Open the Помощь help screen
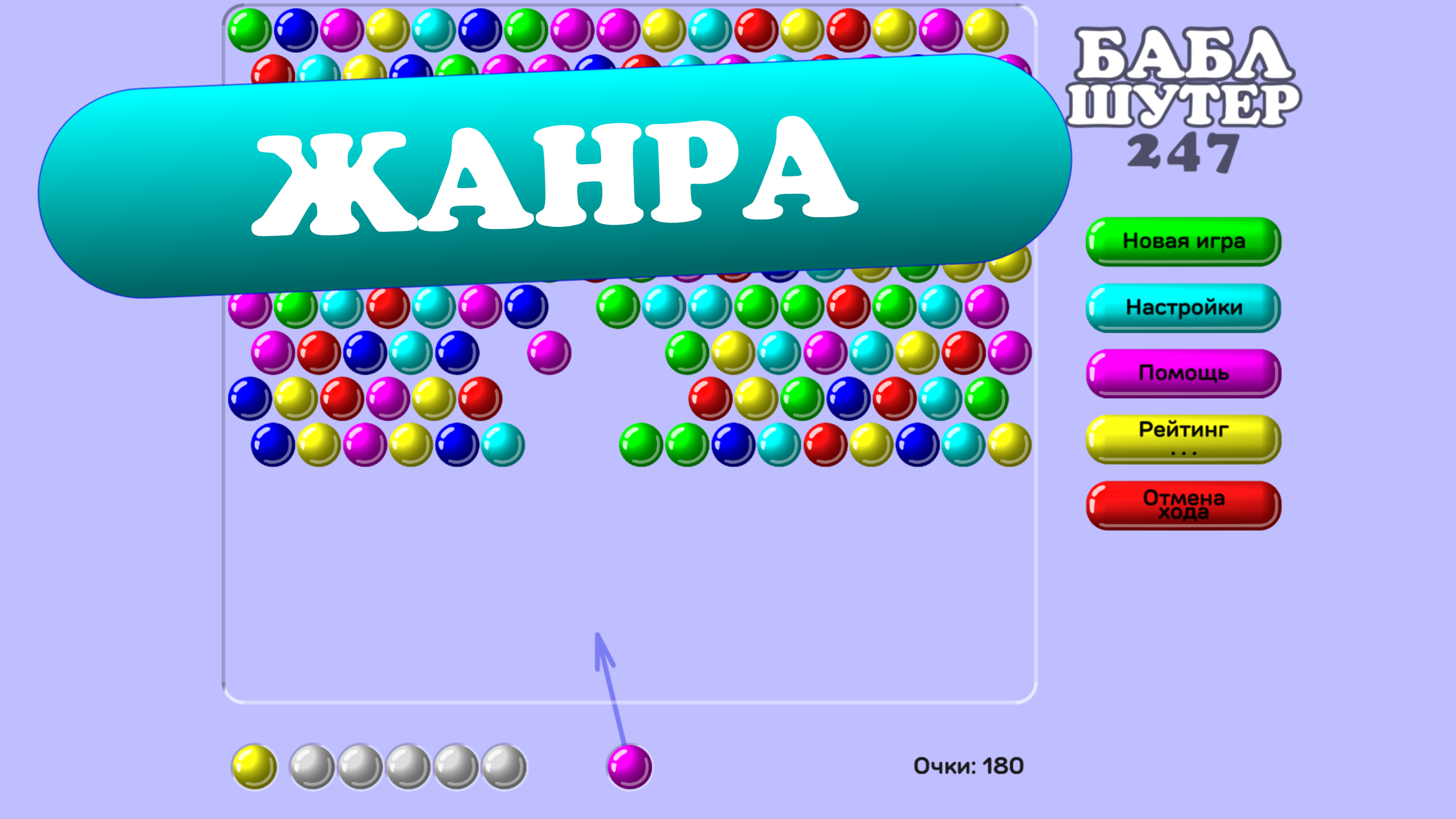1456x819 pixels. [x=1182, y=374]
